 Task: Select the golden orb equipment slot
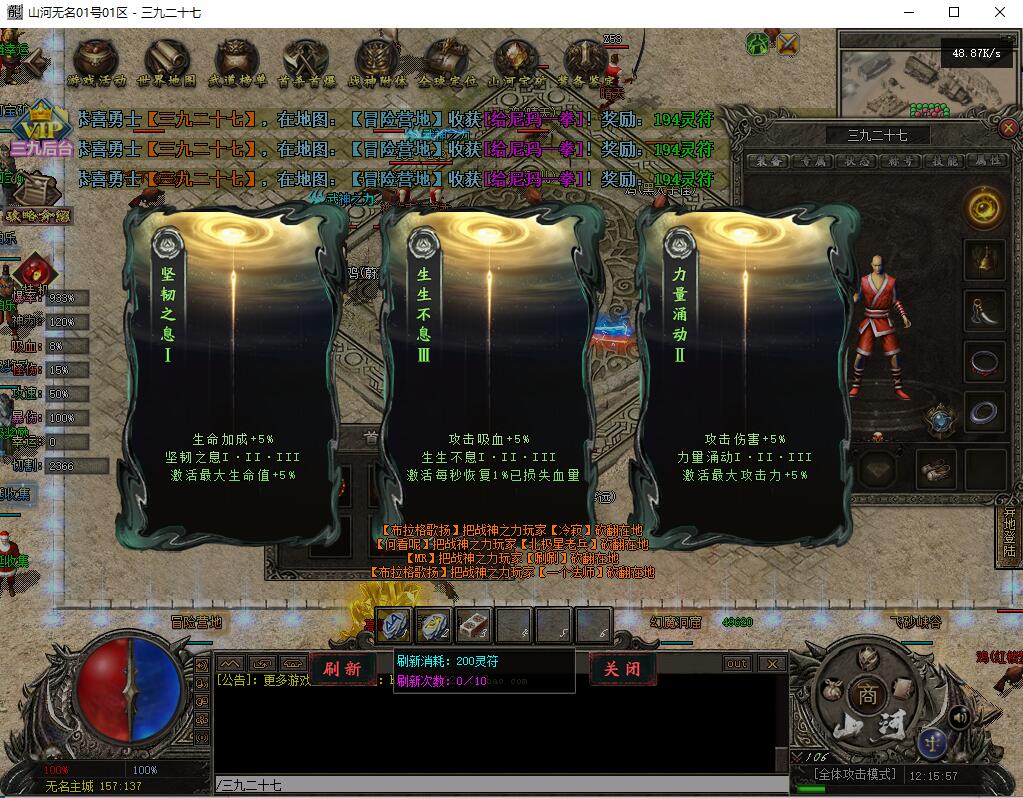coord(985,208)
